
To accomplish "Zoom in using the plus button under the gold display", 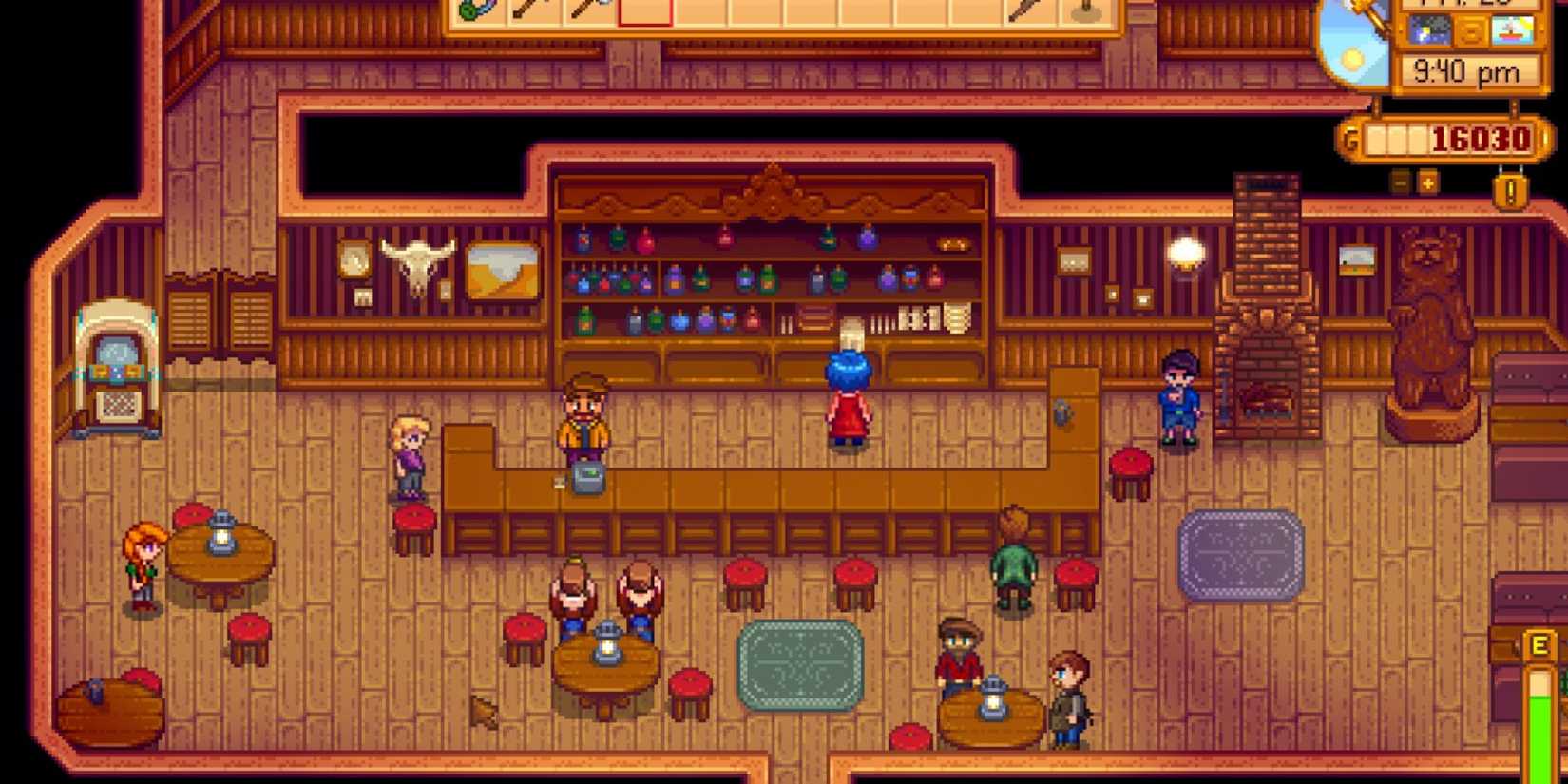I will coord(1428,182).
